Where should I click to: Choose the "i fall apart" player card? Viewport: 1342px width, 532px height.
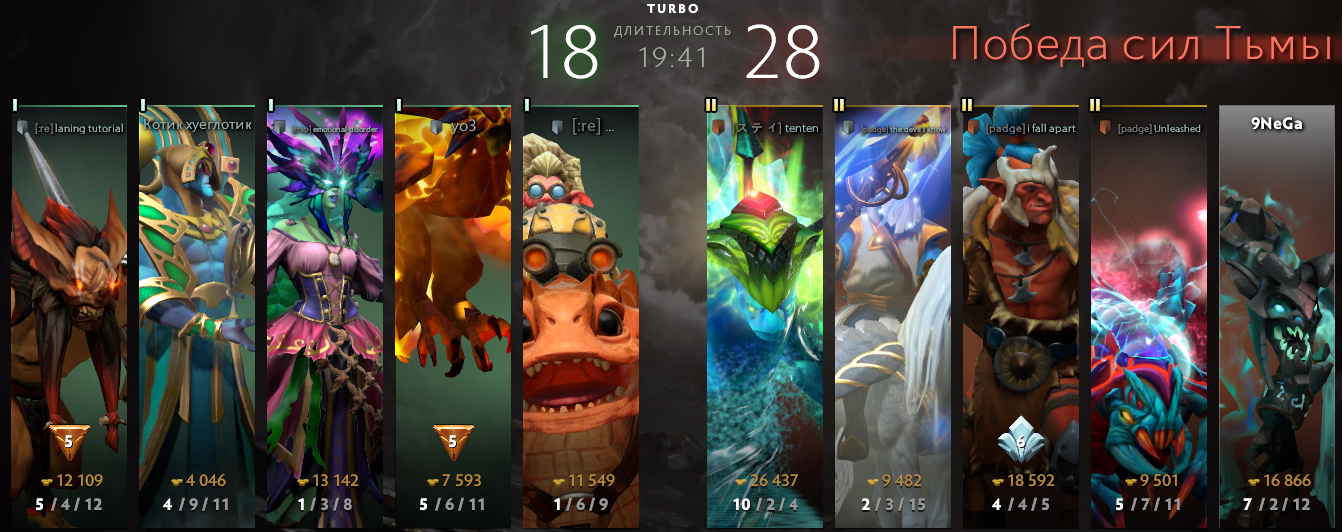click(x=1020, y=300)
